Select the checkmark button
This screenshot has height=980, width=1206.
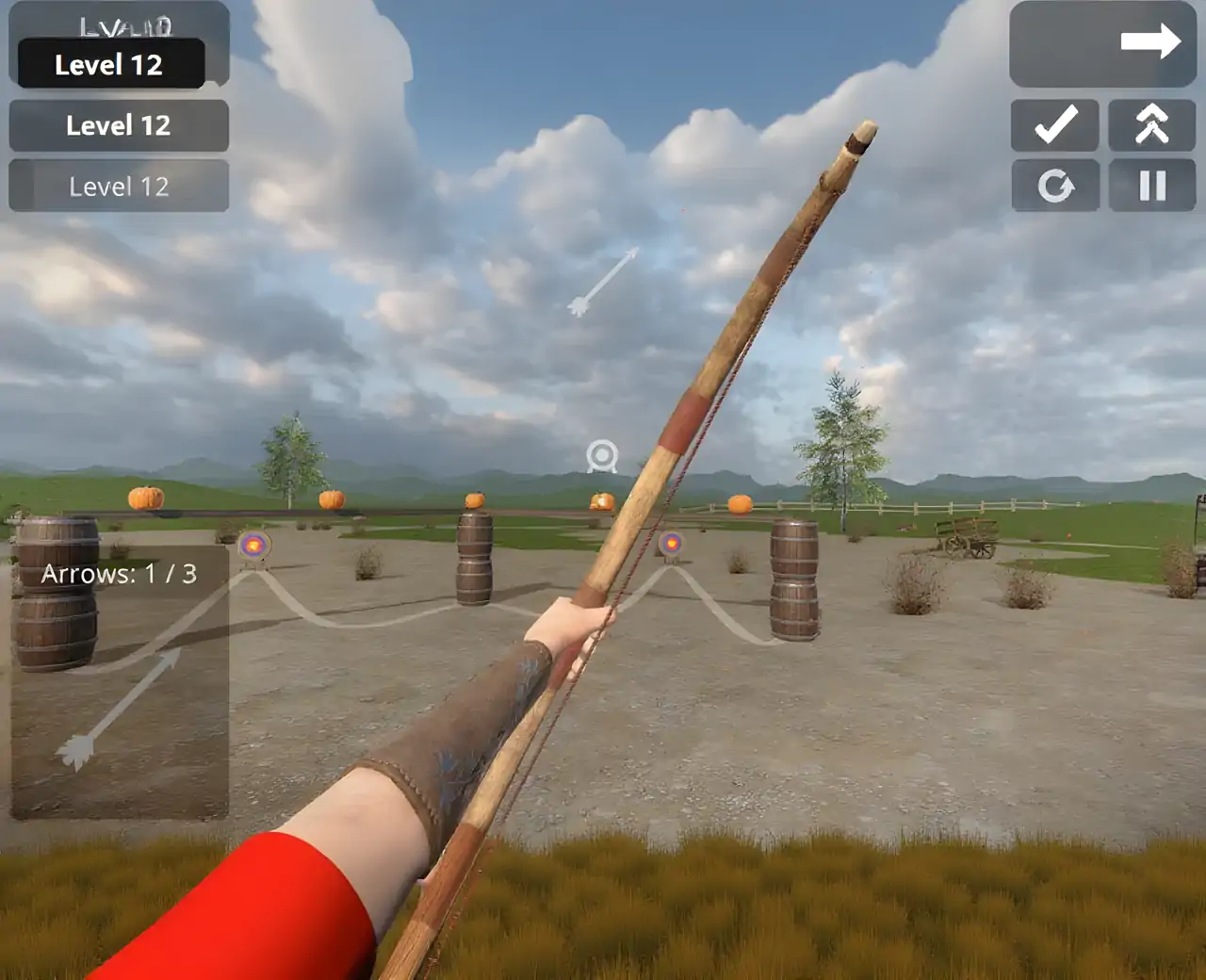[x=1055, y=125]
